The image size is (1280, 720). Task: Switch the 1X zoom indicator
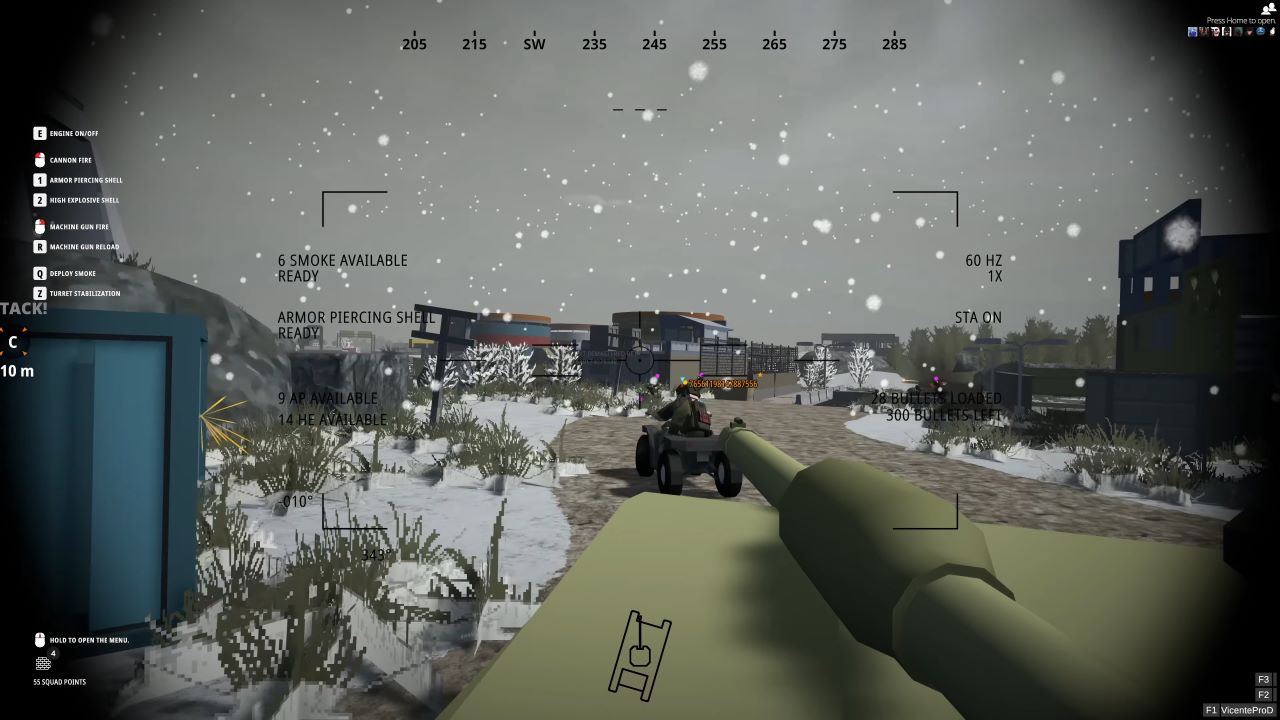994,276
